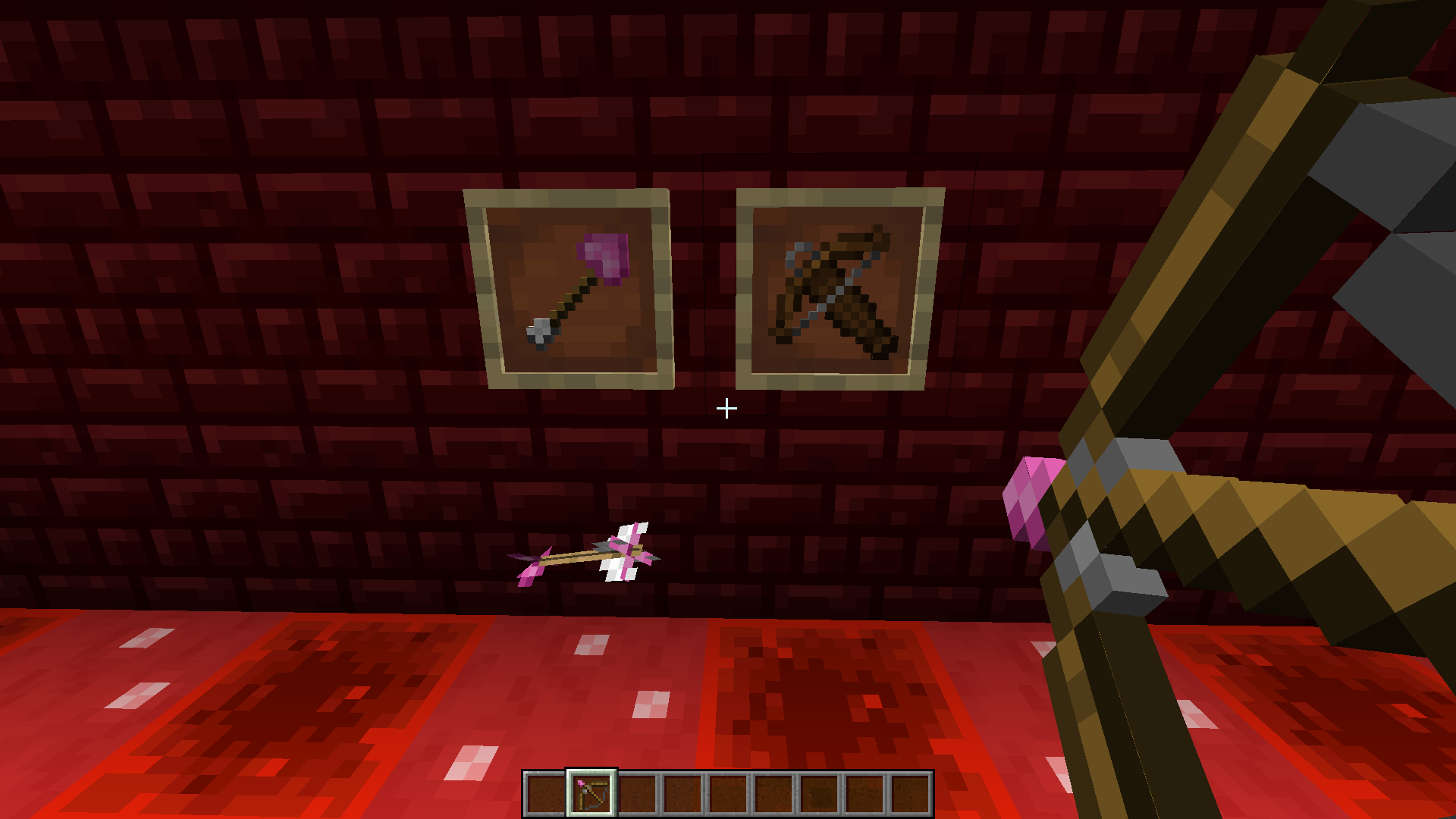Select the crossbow in hotbar slot two
Screen dimensions: 1456x819
(x=589, y=790)
